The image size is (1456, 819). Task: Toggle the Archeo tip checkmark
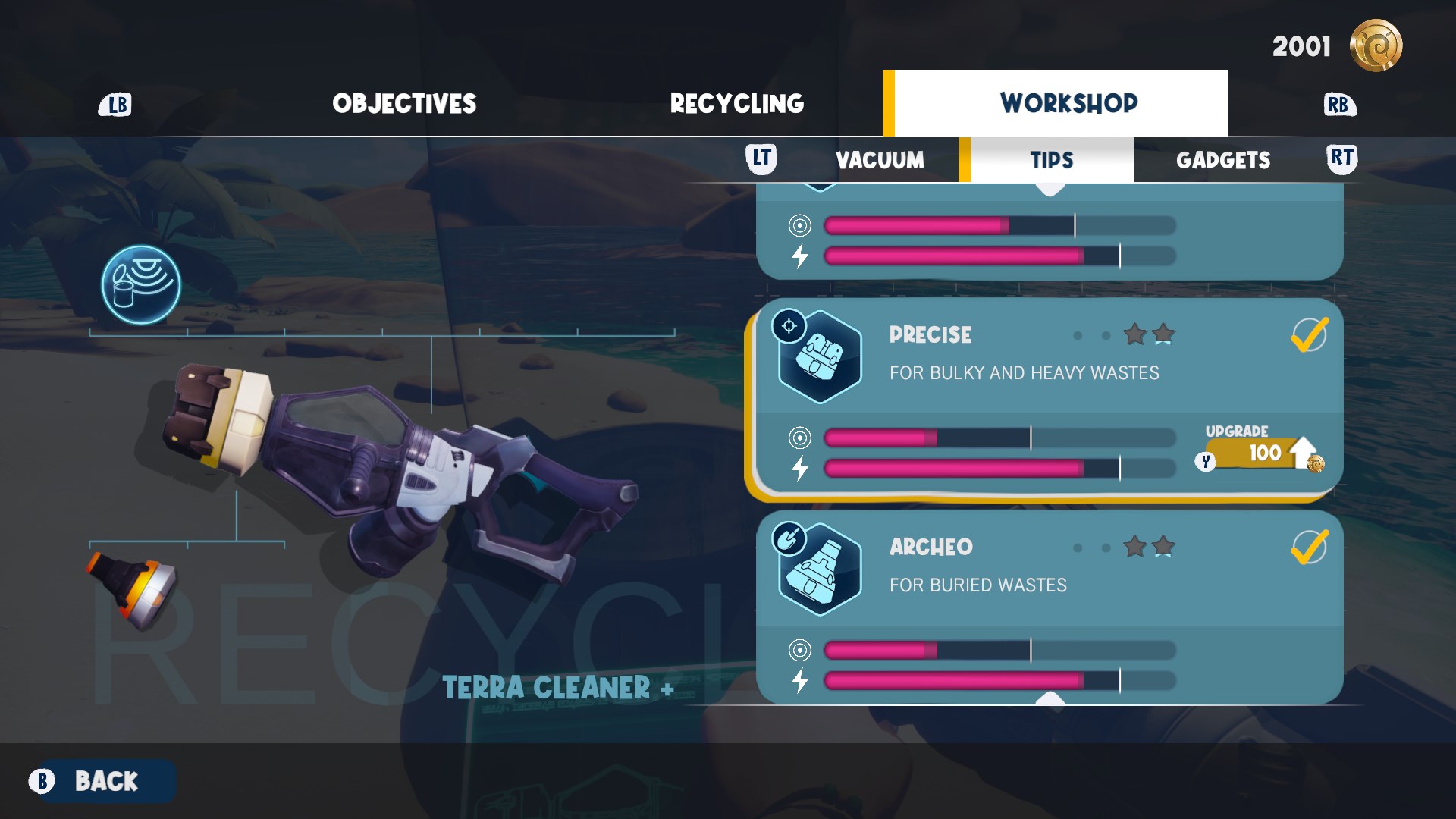coord(1308,548)
